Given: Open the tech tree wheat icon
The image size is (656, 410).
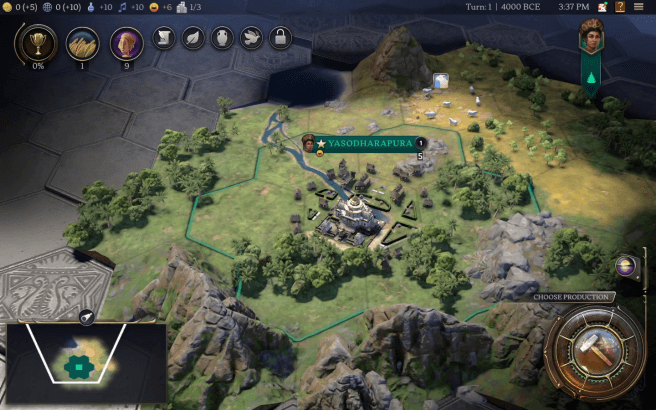Looking at the screenshot, I should point(83,43).
